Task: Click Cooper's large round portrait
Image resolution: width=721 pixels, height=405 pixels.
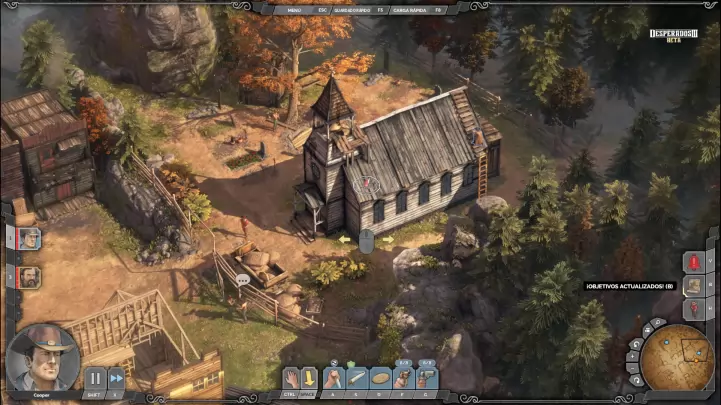Action: coord(42,356)
